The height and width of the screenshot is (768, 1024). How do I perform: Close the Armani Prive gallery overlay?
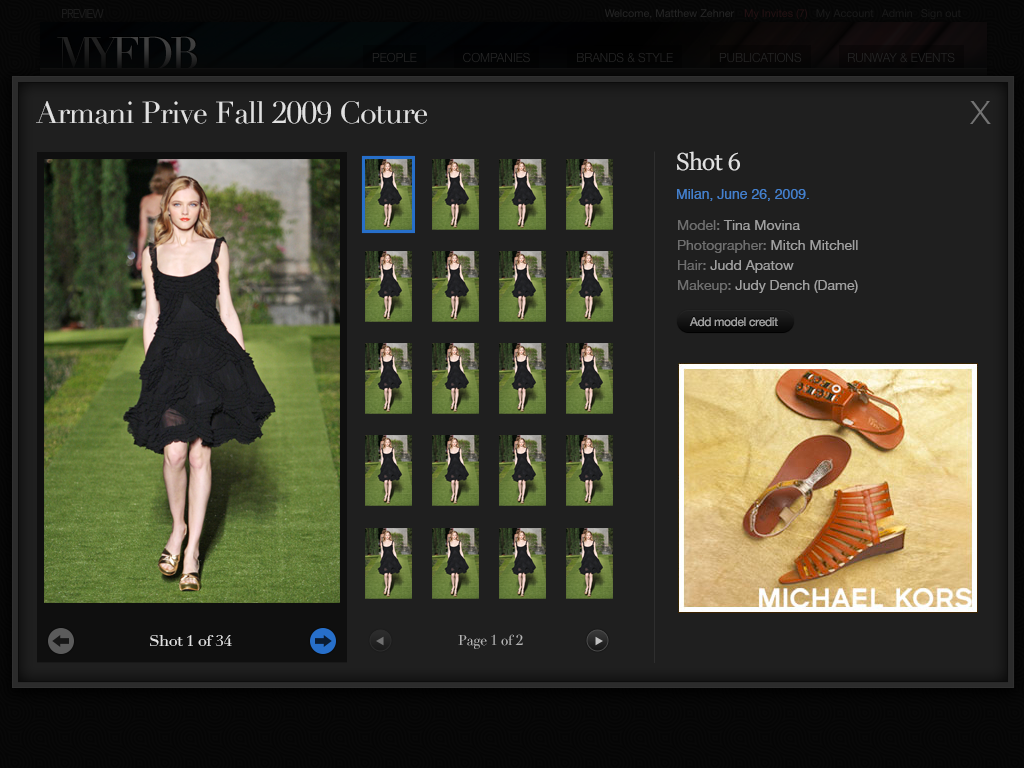[x=980, y=113]
